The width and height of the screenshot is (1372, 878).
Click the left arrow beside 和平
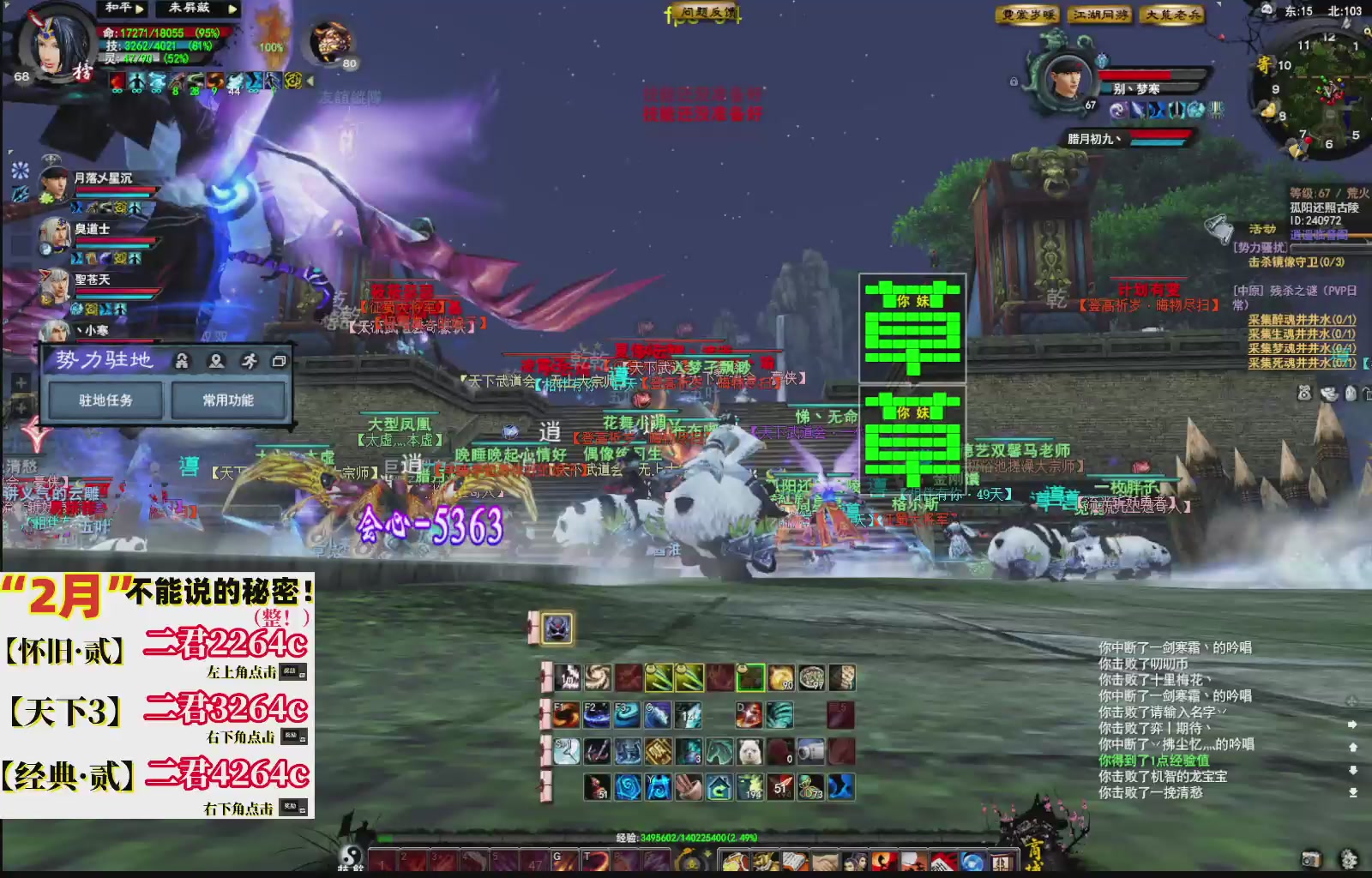pyautogui.click(x=141, y=9)
